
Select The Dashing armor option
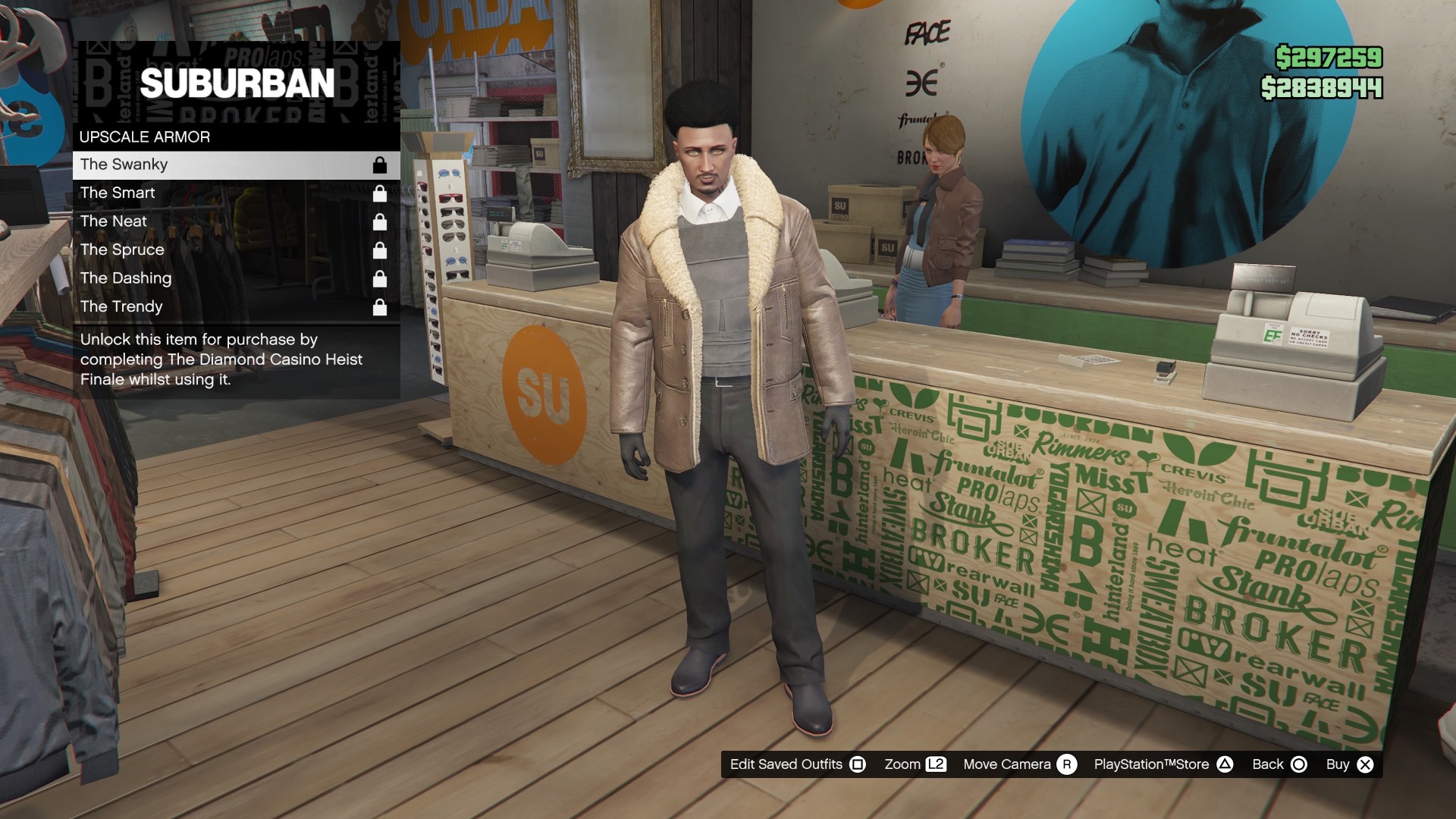pyautogui.click(x=125, y=278)
